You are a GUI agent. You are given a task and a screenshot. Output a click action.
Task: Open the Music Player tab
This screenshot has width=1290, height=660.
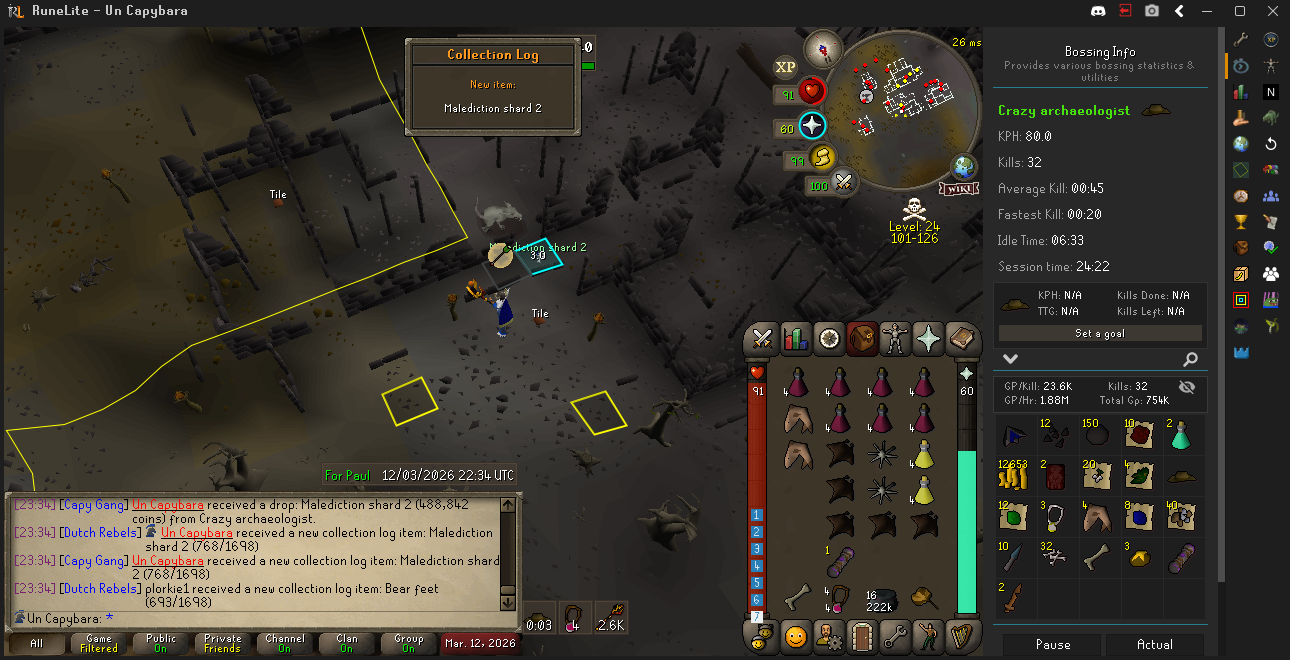tap(961, 635)
